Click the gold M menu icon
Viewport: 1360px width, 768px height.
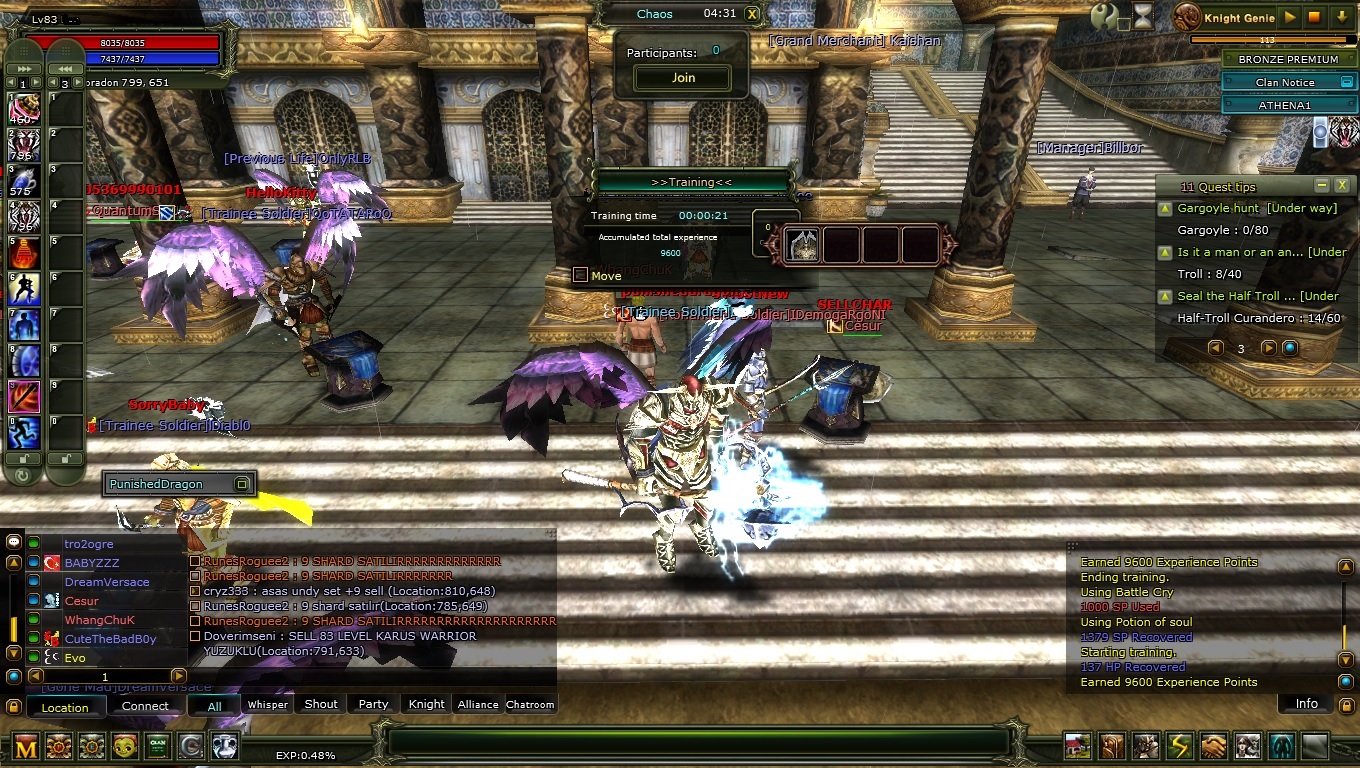[x=26, y=745]
